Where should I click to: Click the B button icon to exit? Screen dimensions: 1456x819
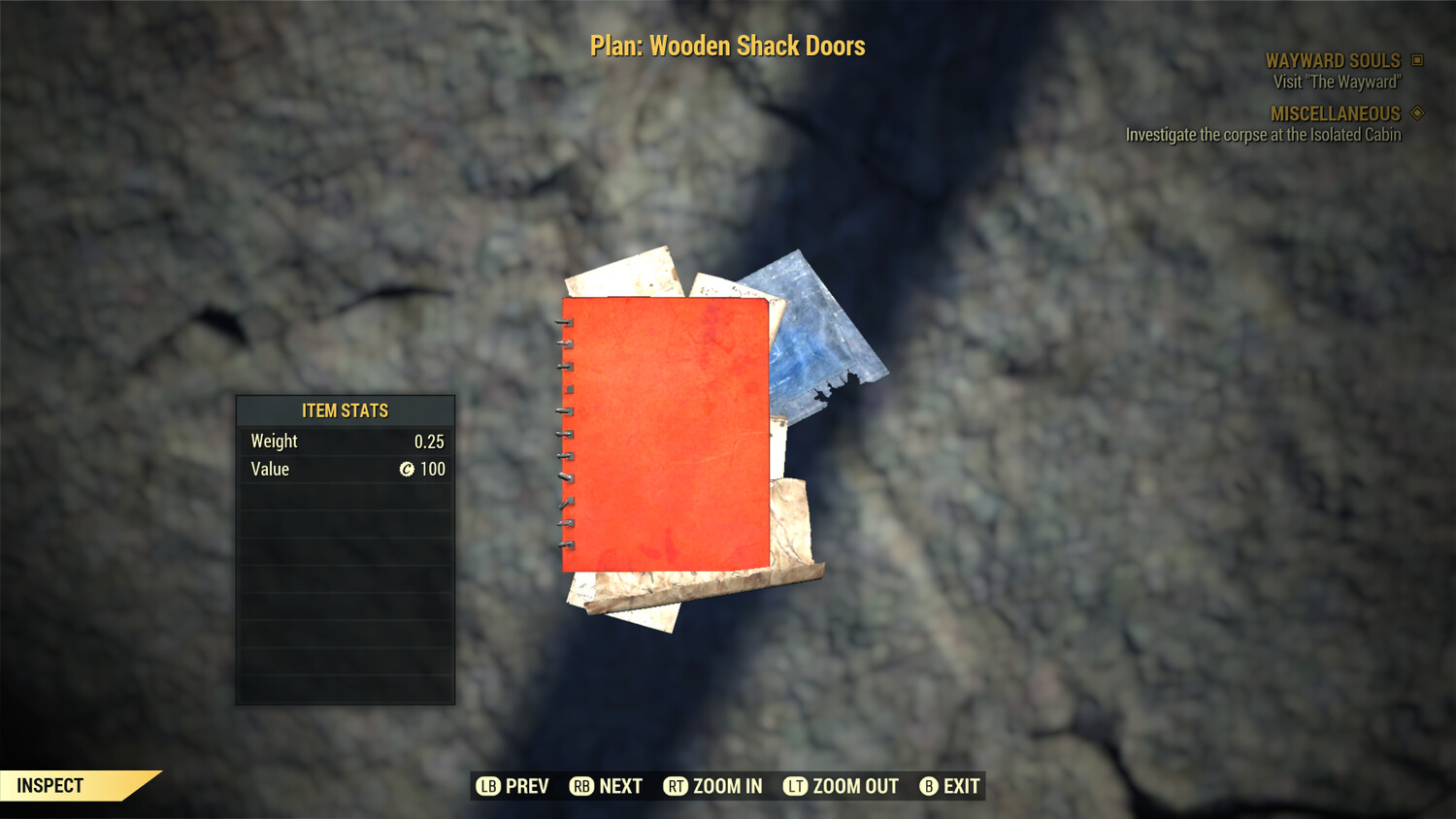[928, 786]
